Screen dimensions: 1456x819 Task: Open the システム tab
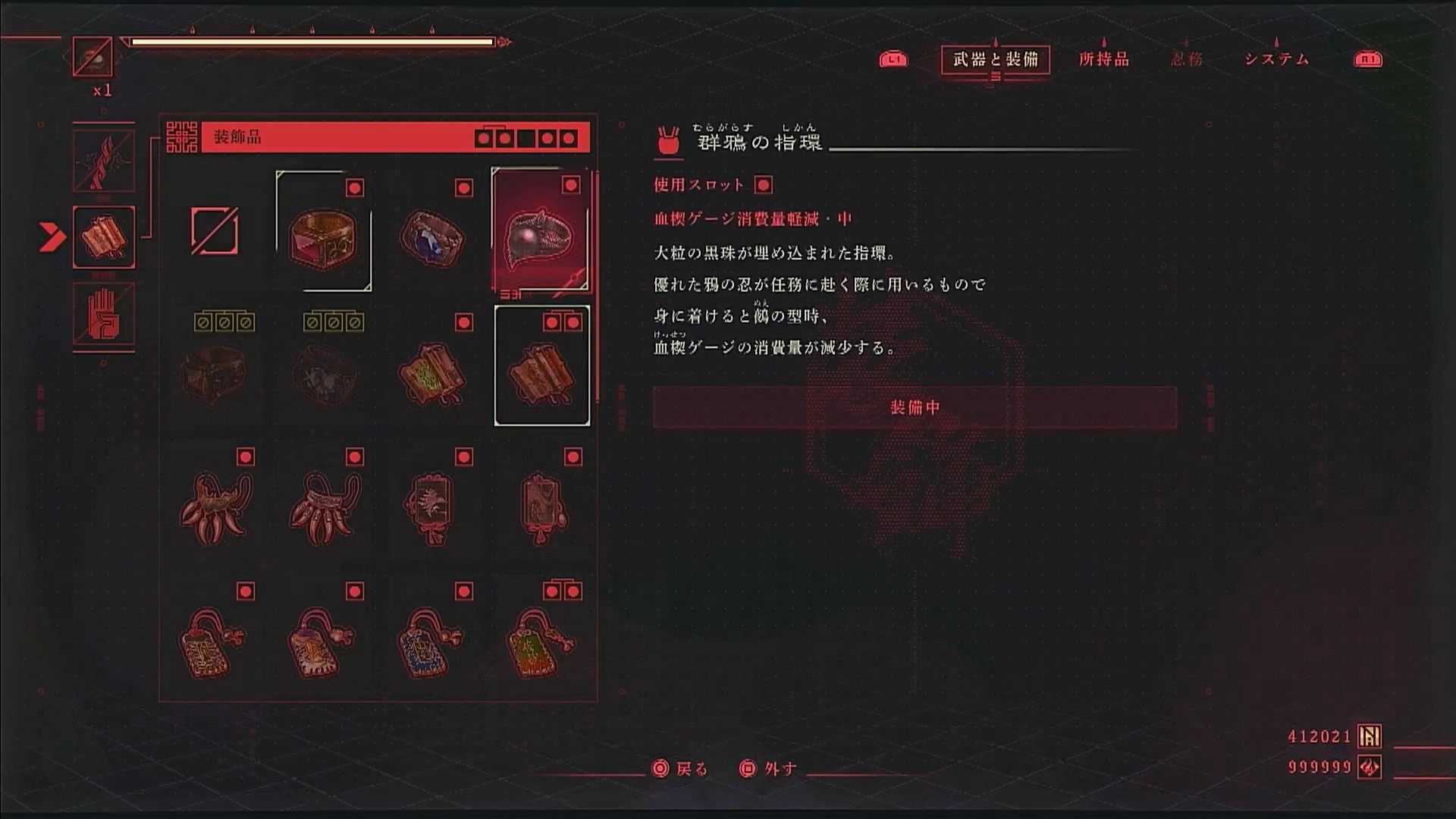tap(1276, 59)
